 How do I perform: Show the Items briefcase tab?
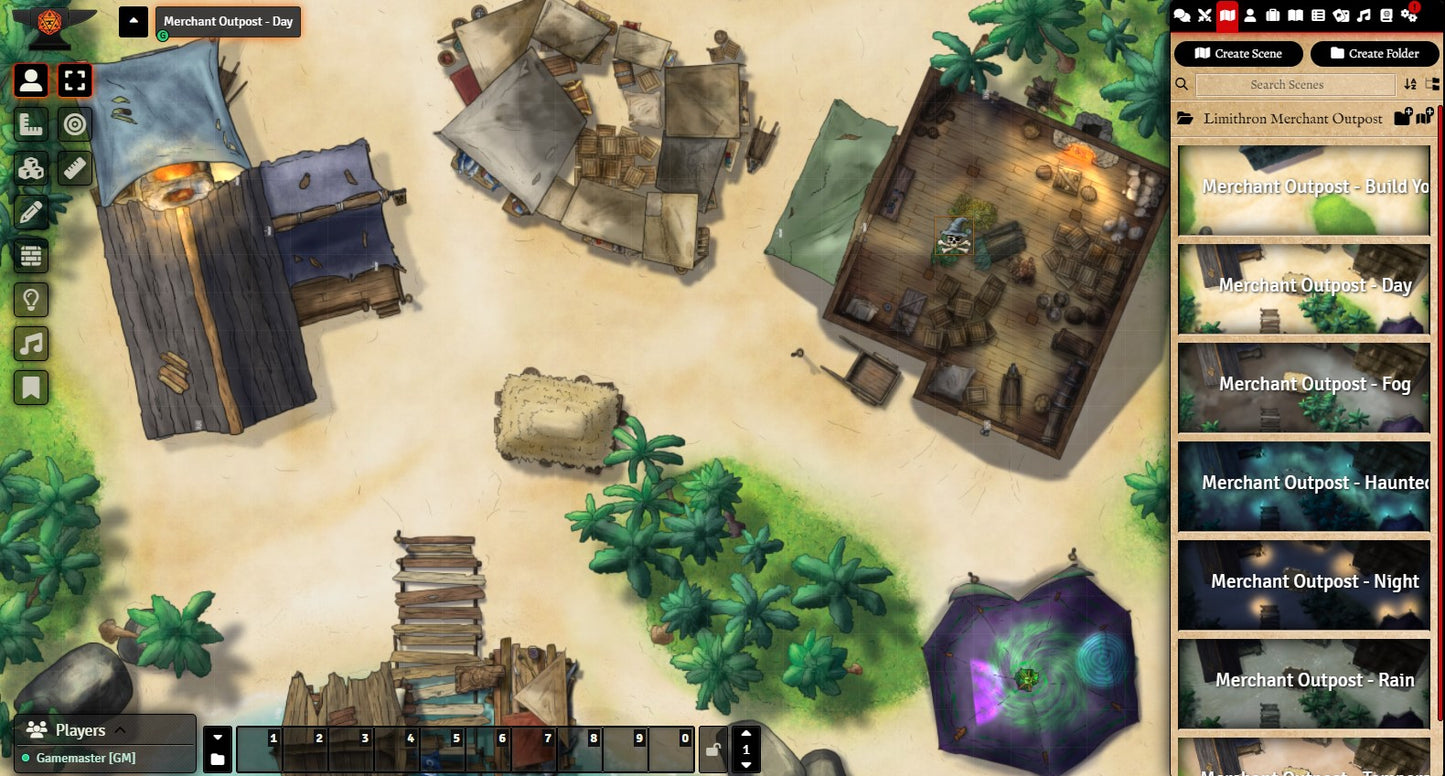coord(1273,16)
